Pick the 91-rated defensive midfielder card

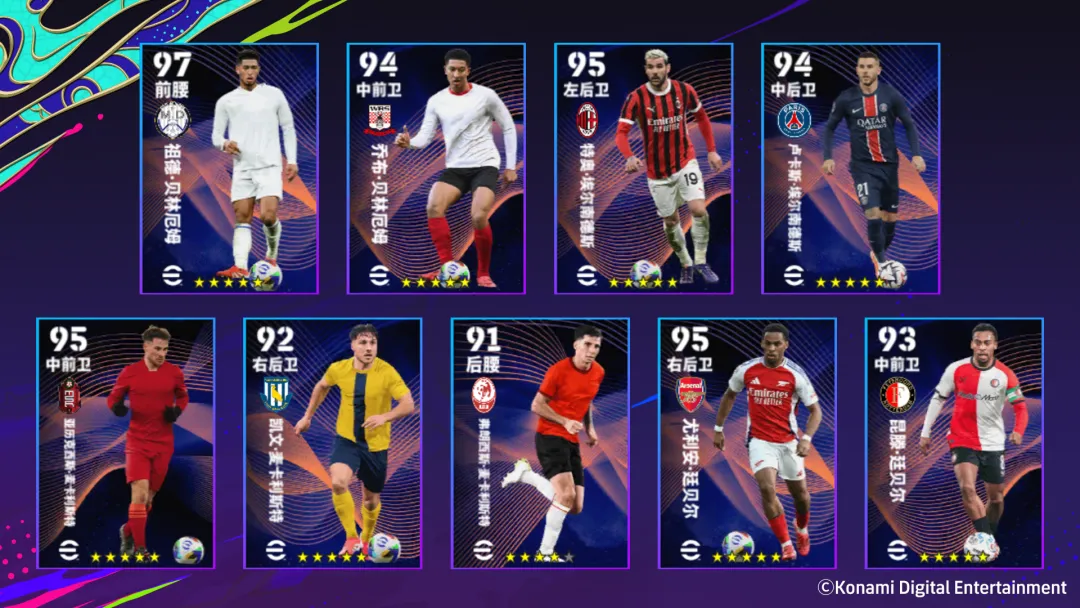(x=540, y=443)
